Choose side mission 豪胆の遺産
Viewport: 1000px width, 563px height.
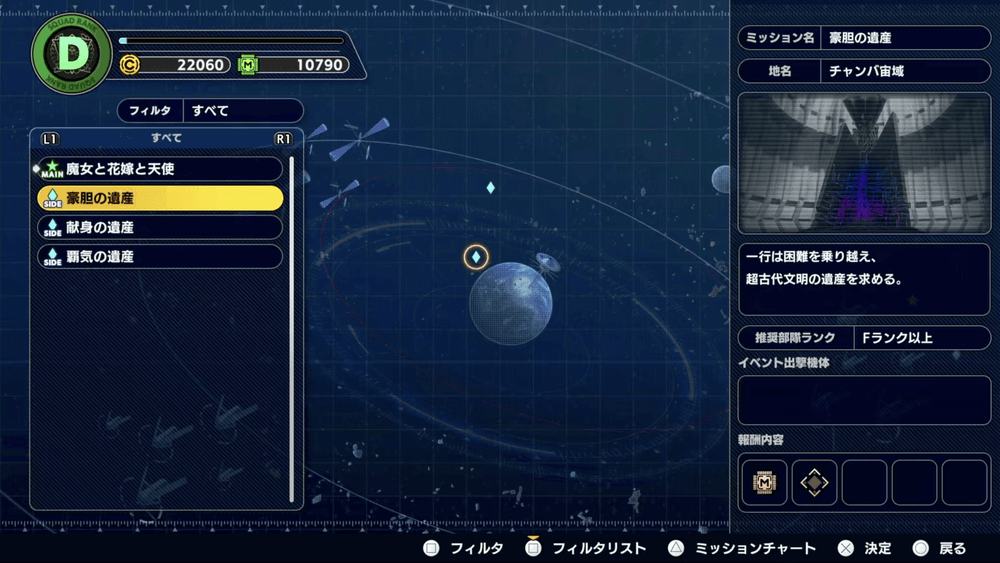point(160,198)
